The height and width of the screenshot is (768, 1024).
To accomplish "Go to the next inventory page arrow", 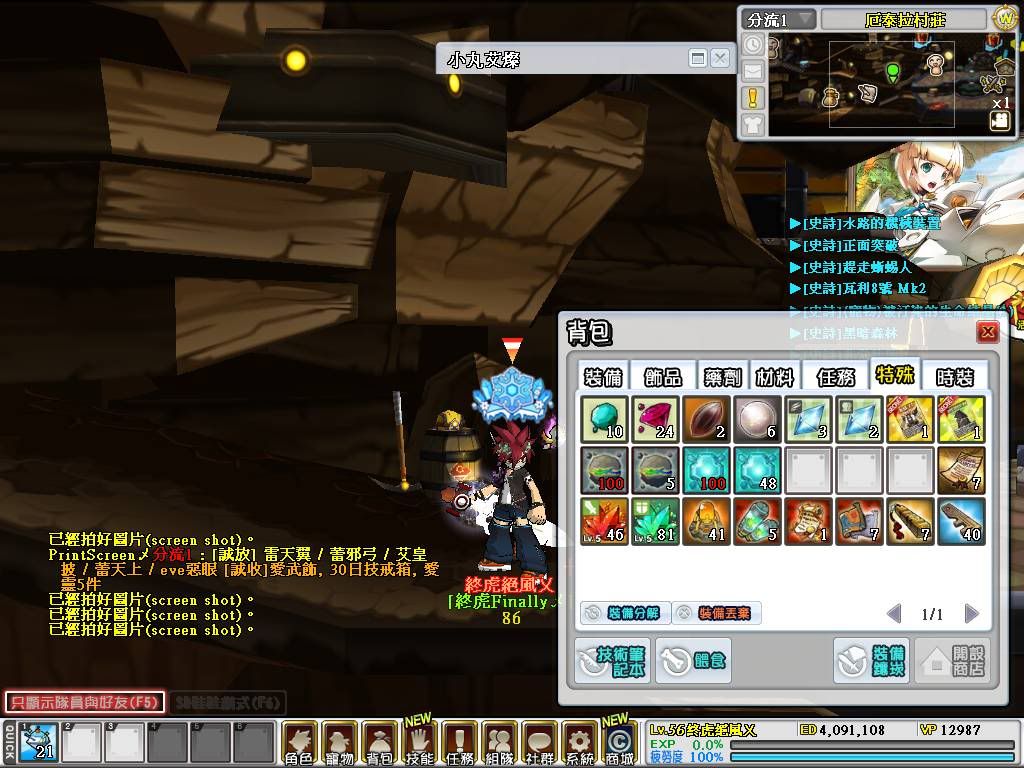I will pyautogui.click(x=971, y=613).
